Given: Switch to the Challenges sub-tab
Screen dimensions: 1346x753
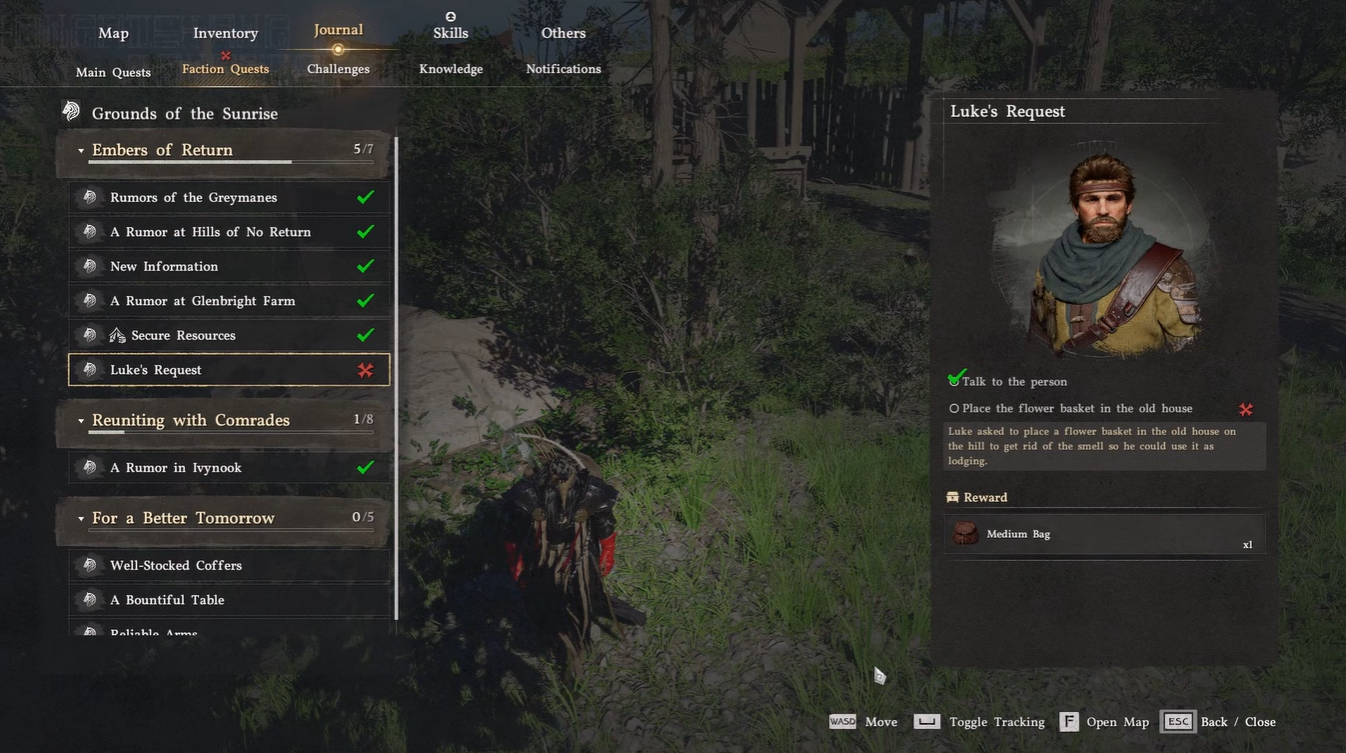Looking at the screenshot, I should click(338, 69).
